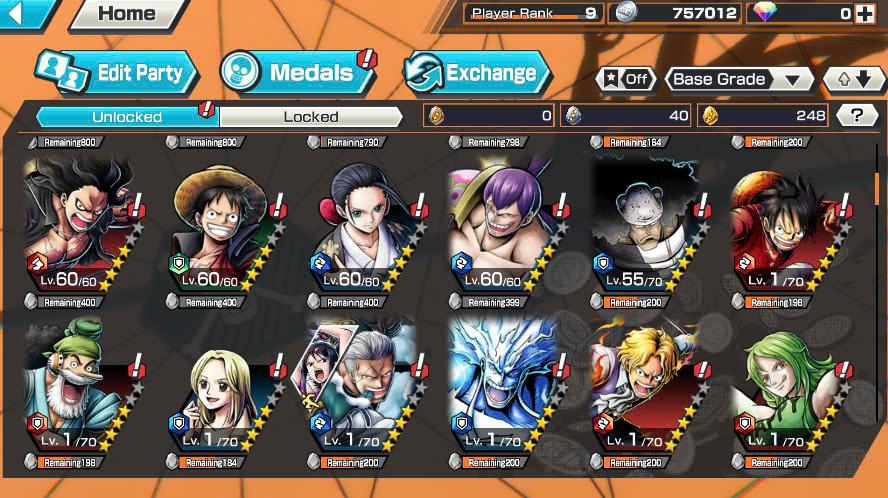Toggle the favorites star Off filter
This screenshot has width=888, height=498.
(x=626, y=79)
